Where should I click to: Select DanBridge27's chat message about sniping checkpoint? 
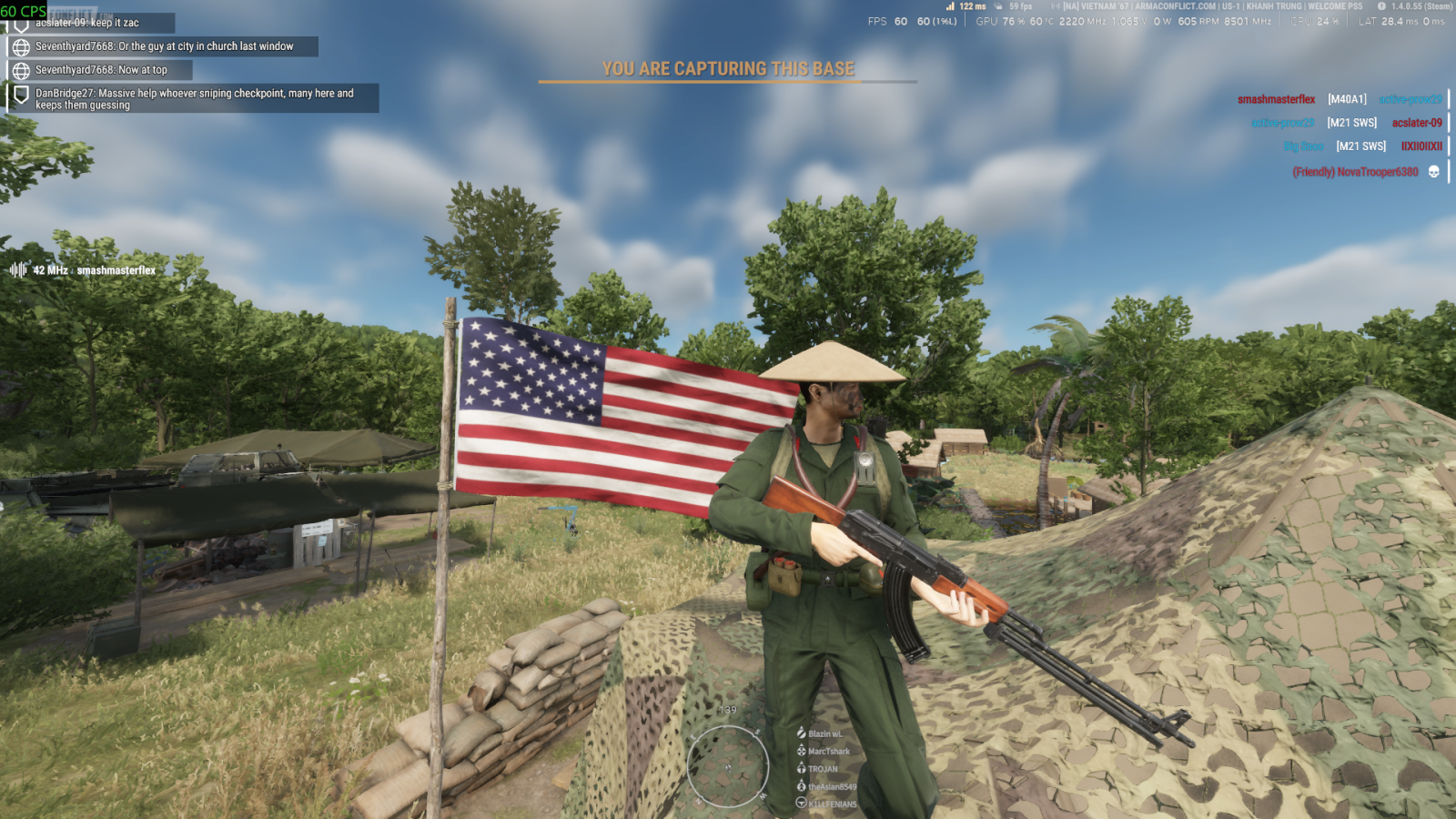(194, 99)
